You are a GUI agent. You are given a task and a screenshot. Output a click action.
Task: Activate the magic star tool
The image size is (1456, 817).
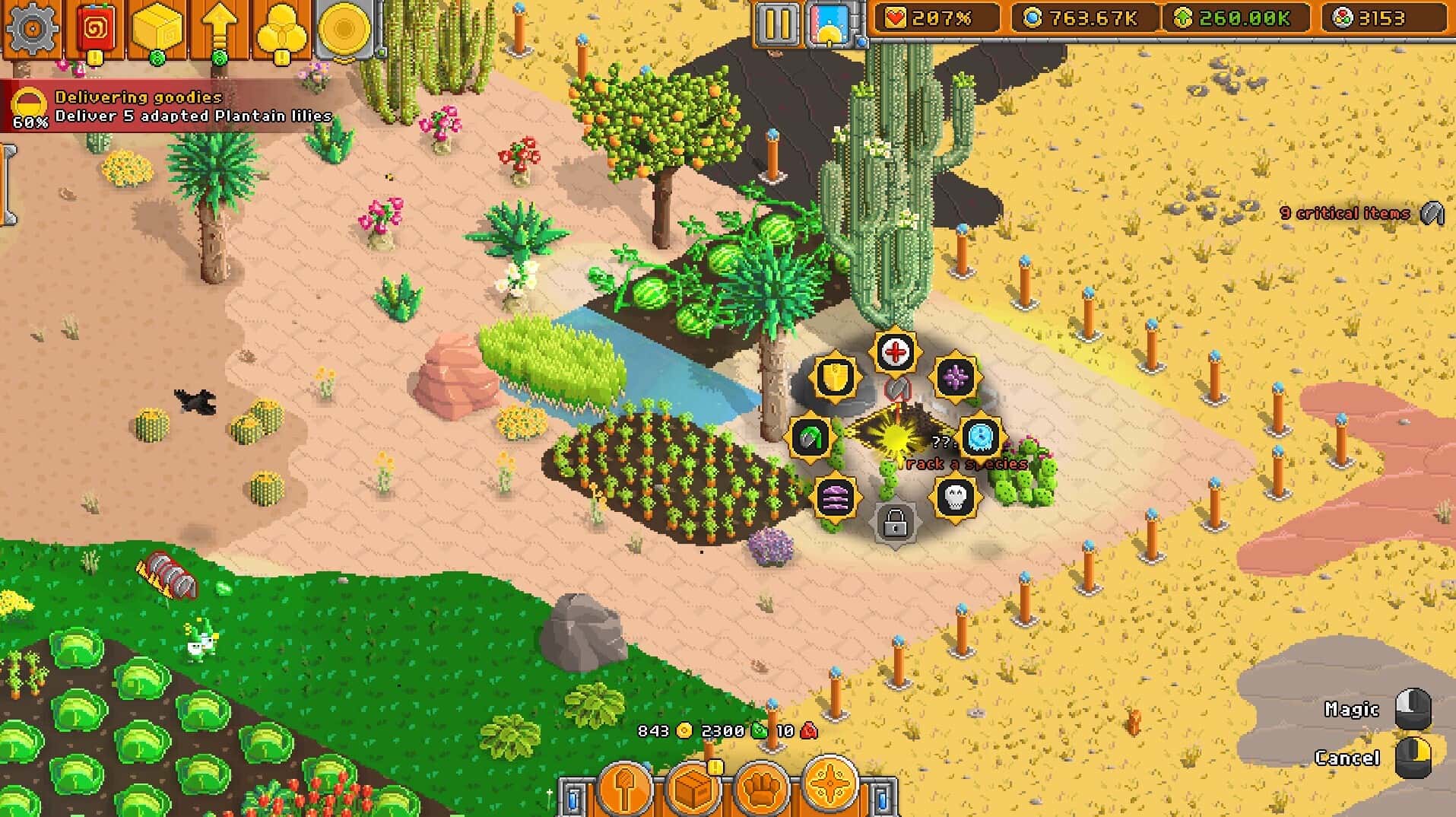829,790
